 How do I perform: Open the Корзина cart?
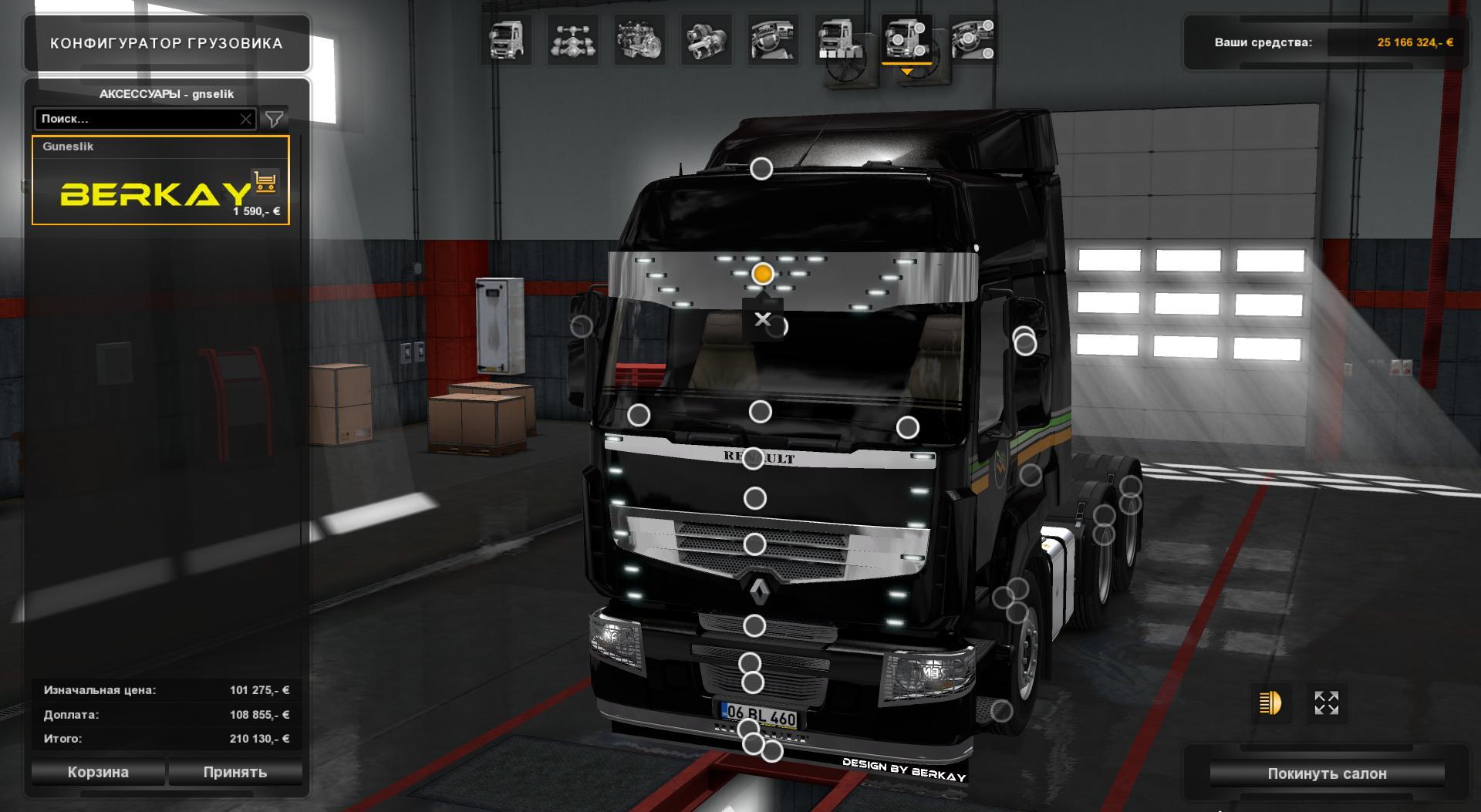coord(98,772)
